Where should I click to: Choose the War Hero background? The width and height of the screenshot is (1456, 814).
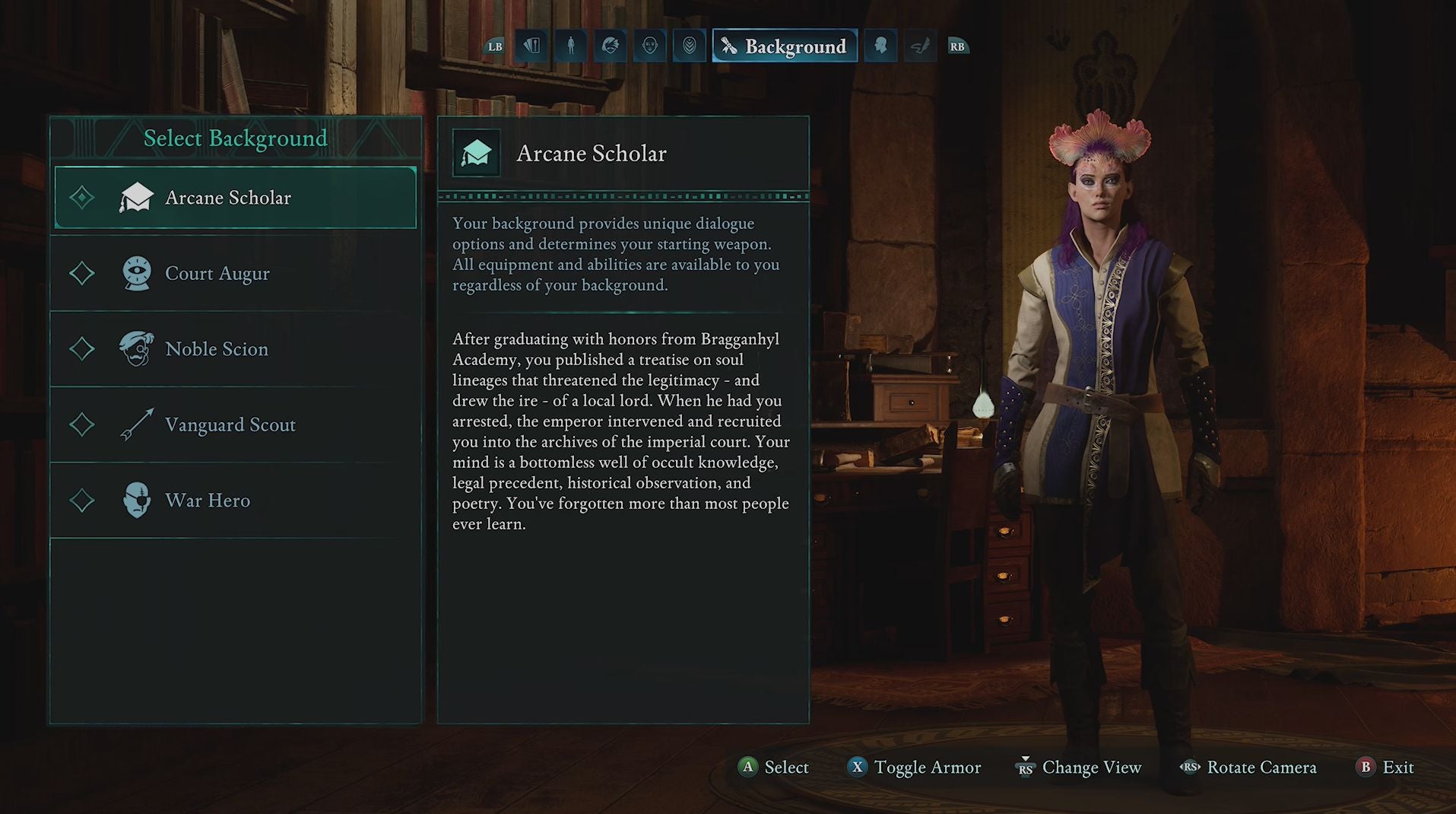pos(236,501)
